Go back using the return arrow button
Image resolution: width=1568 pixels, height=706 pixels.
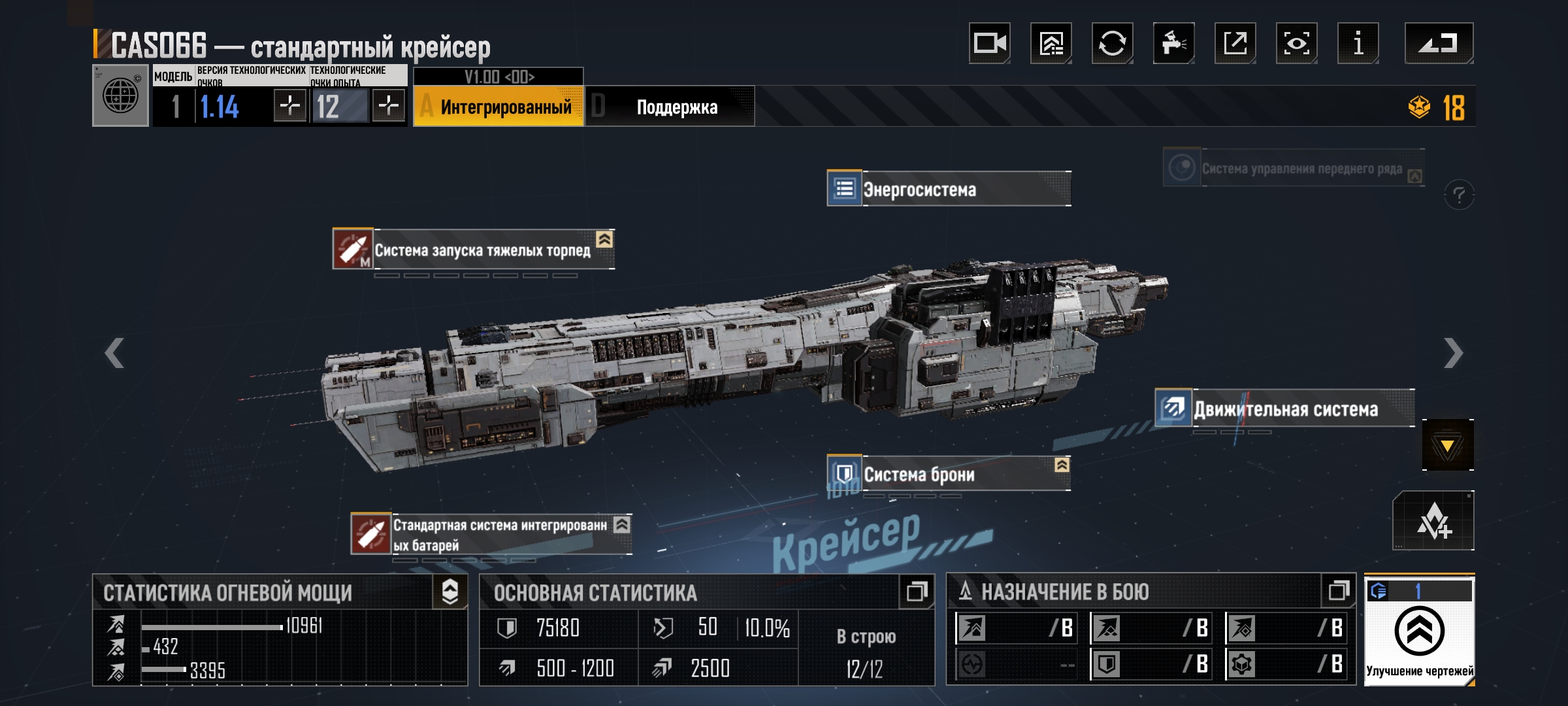coord(1439,44)
